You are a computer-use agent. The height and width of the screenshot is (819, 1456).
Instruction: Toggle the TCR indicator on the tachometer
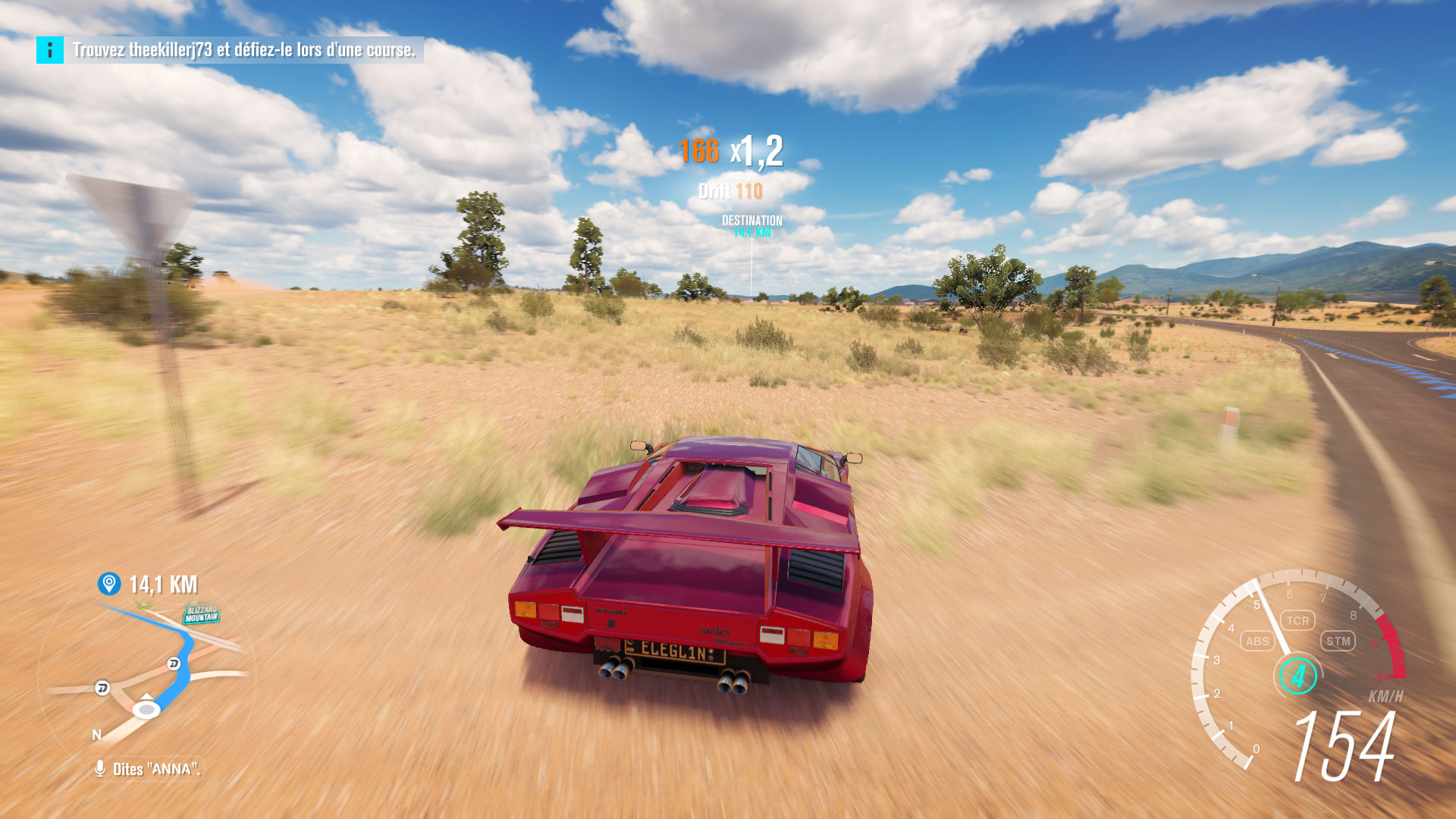tap(1298, 621)
